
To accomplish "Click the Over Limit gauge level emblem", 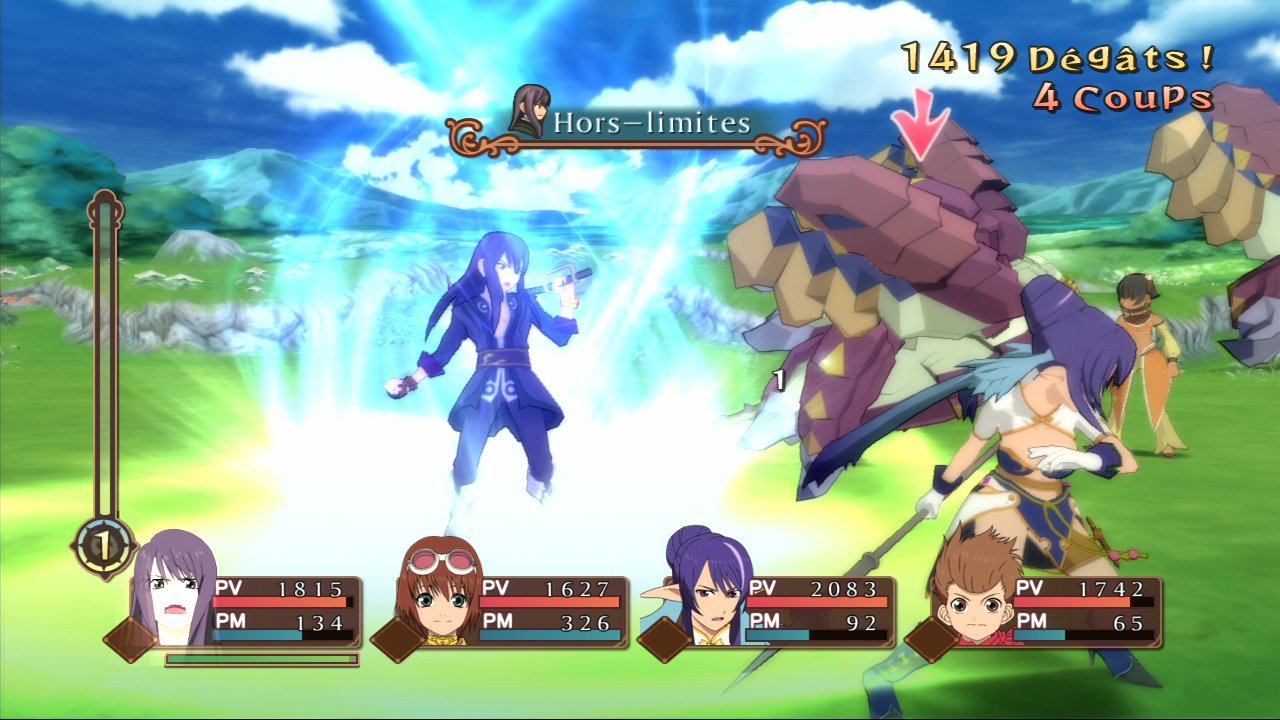I will 103,545.
